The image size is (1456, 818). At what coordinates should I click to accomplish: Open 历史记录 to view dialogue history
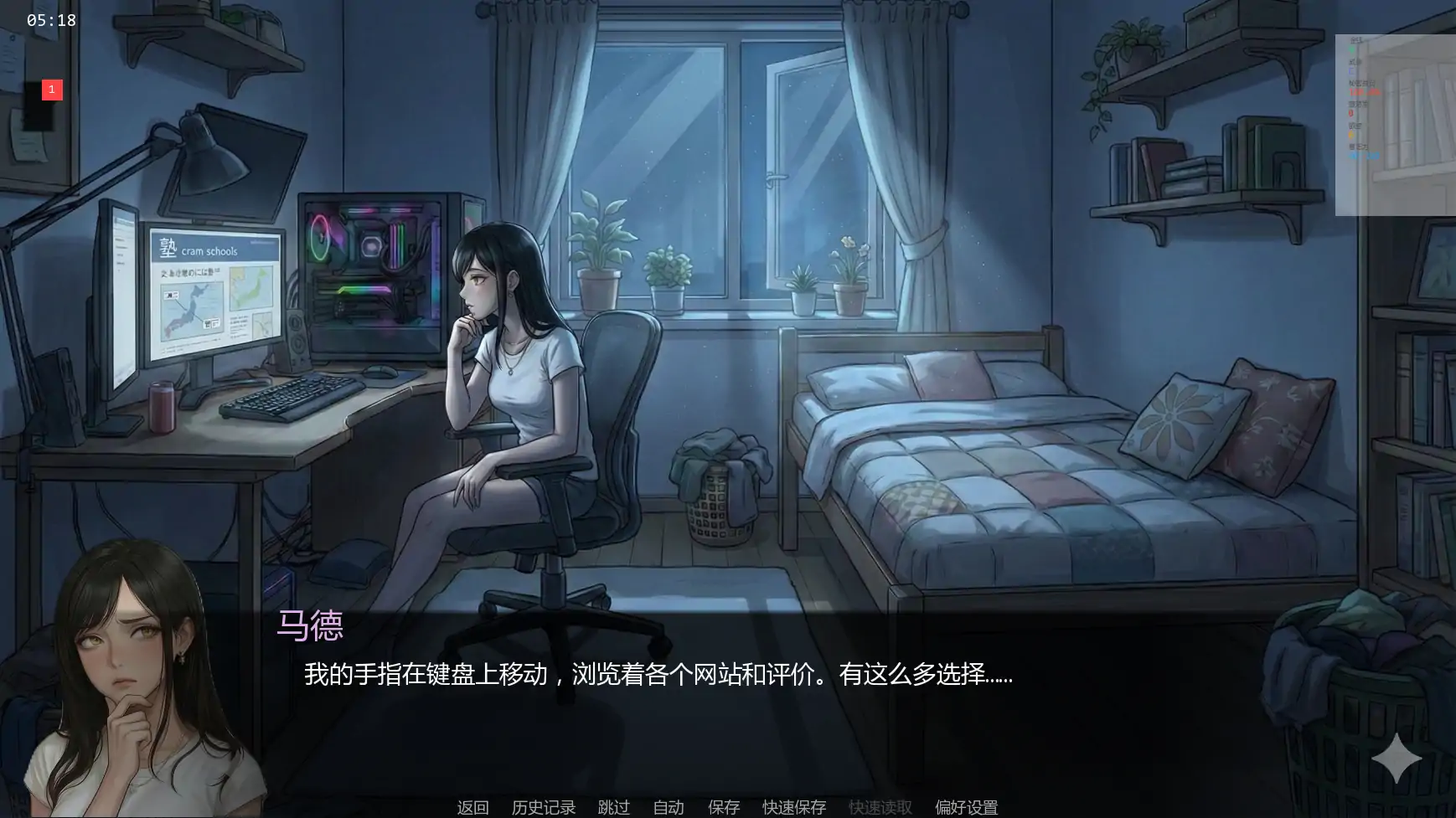point(543,806)
